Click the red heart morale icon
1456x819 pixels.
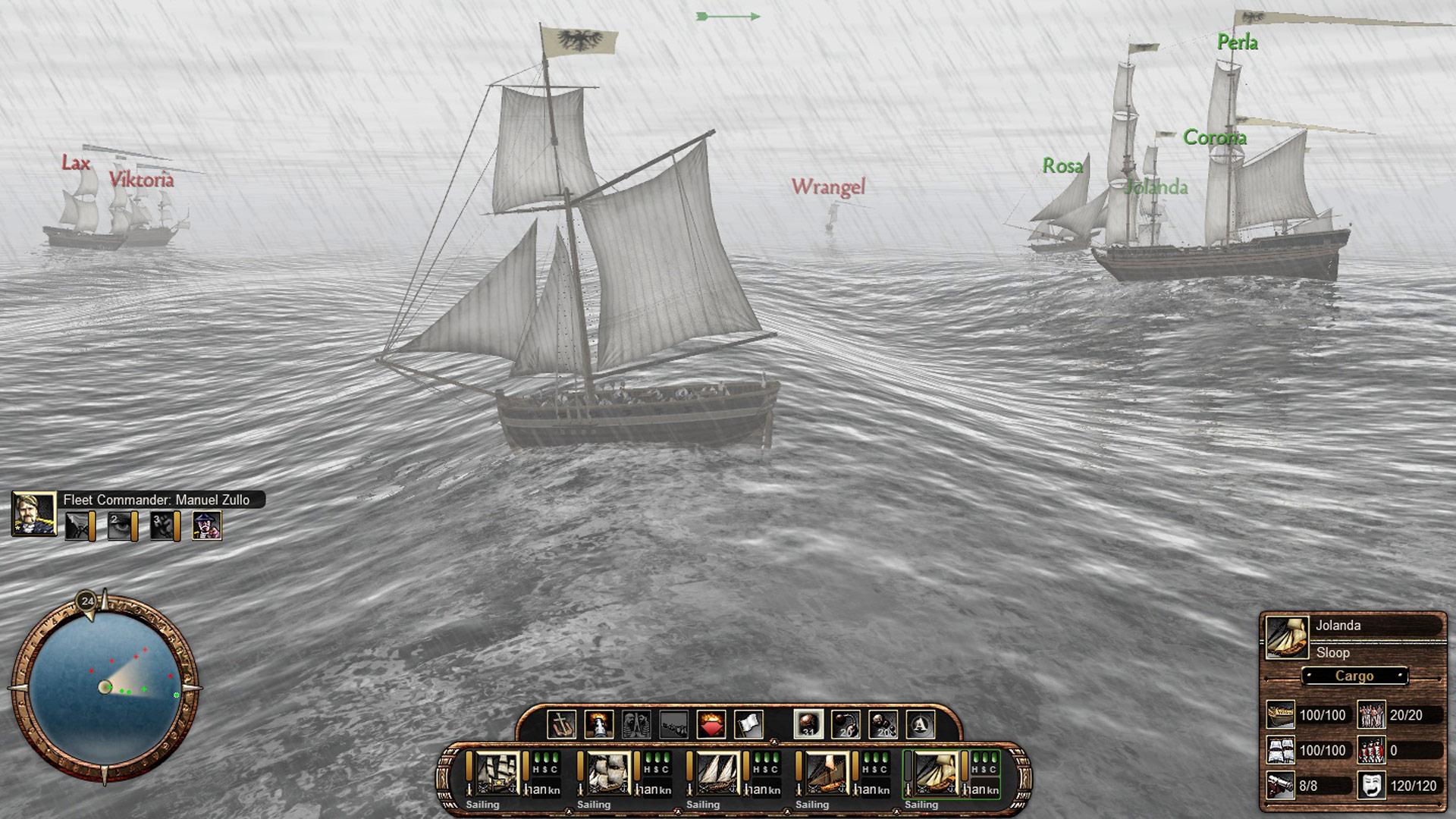click(711, 724)
